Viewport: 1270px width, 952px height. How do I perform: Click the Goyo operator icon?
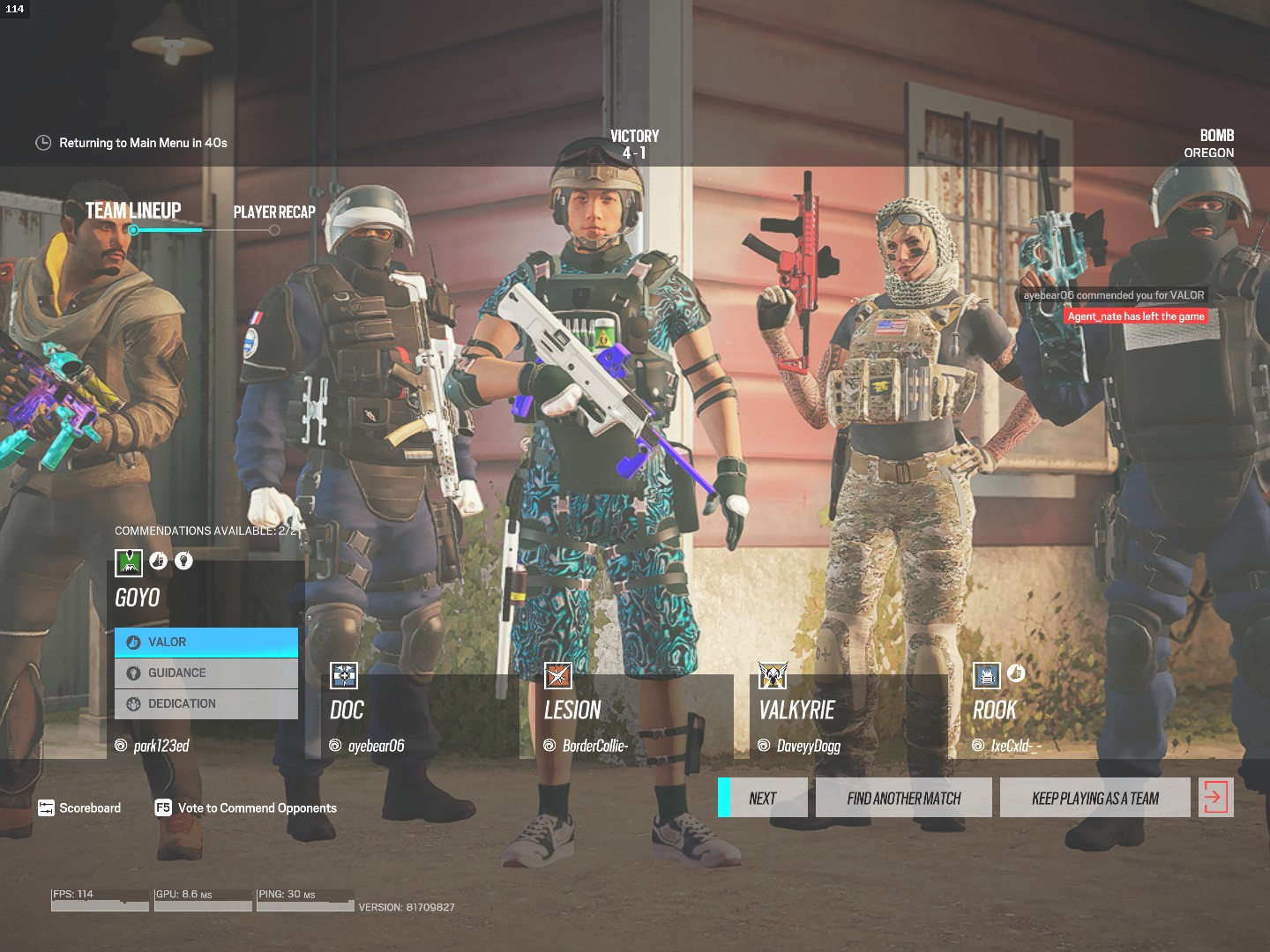click(129, 562)
